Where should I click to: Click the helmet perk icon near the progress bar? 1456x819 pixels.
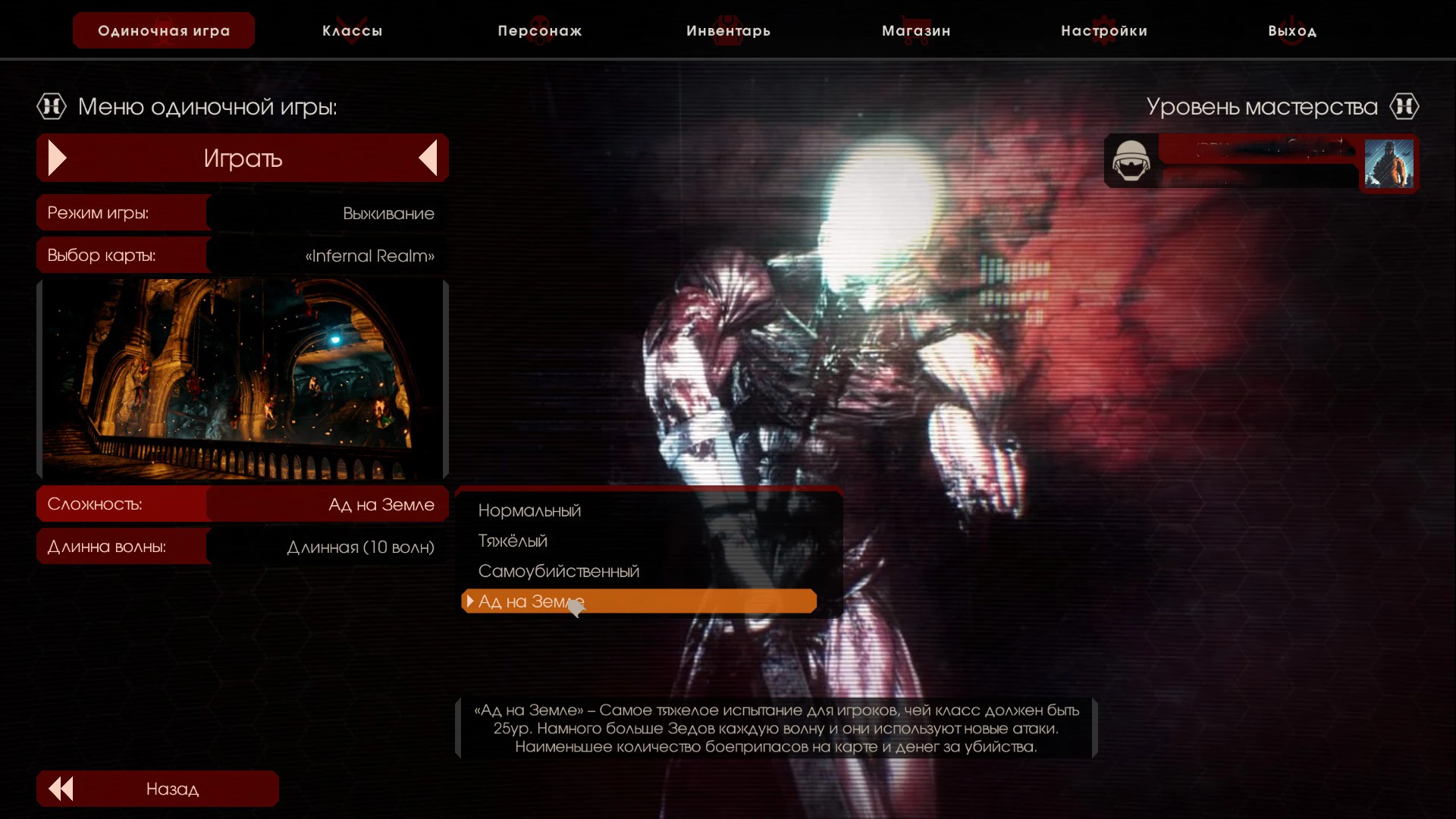[x=1131, y=162]
